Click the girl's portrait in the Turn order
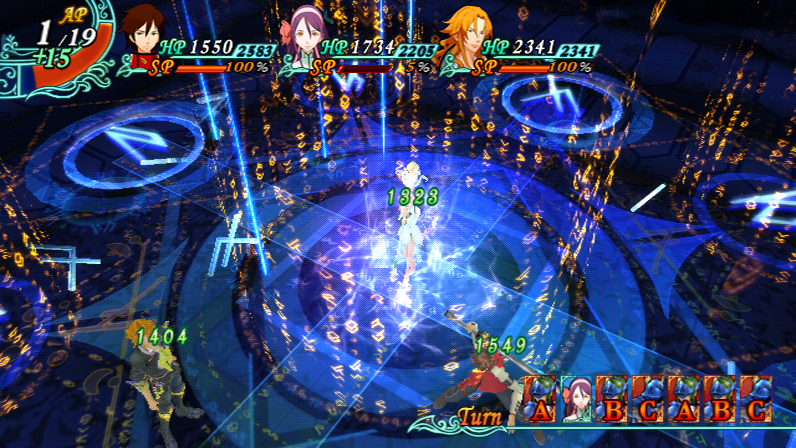Screen dimensions: 796x448 (576, 398)
